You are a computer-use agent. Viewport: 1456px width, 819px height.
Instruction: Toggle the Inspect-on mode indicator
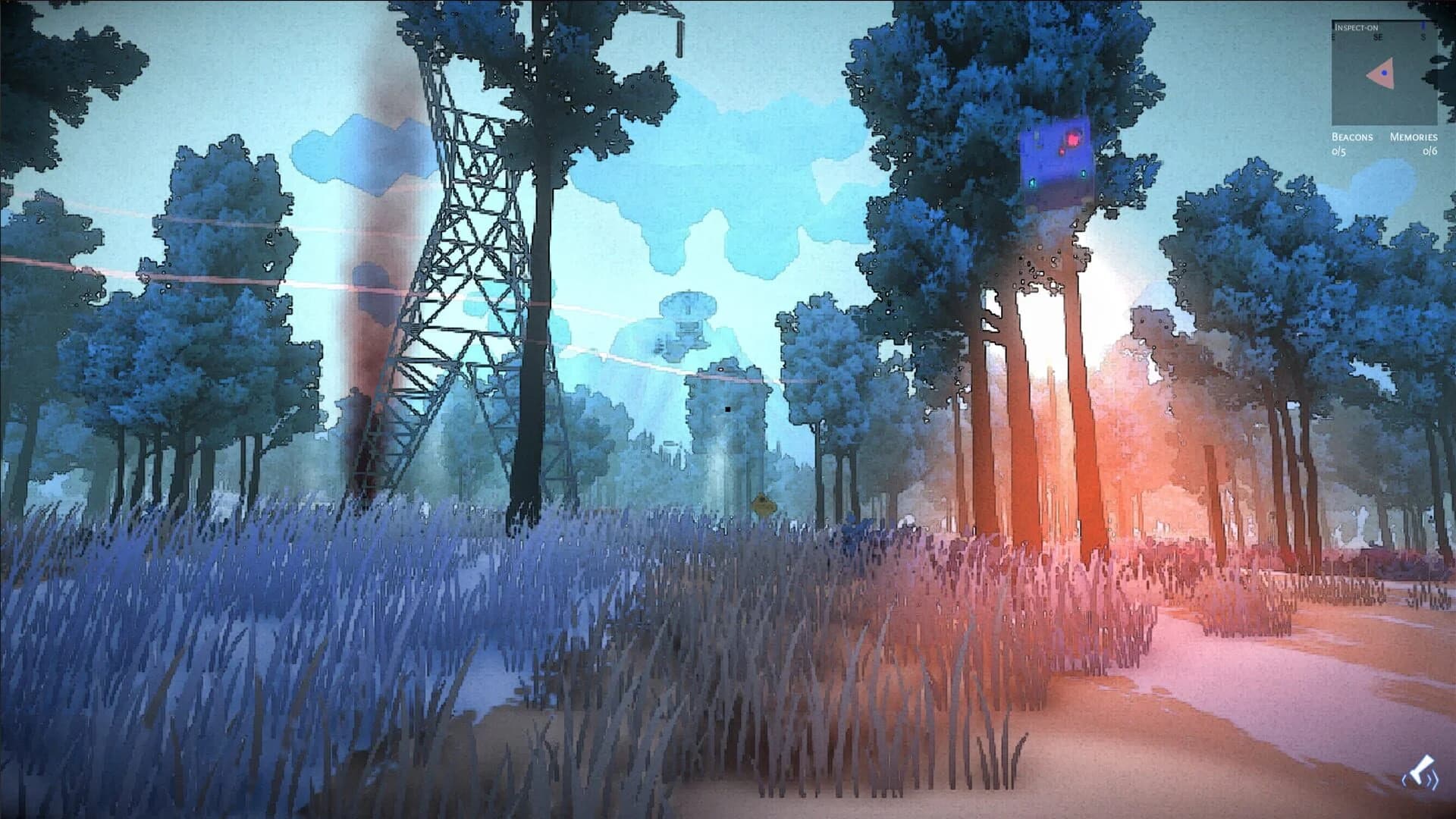pos(1356,28)
